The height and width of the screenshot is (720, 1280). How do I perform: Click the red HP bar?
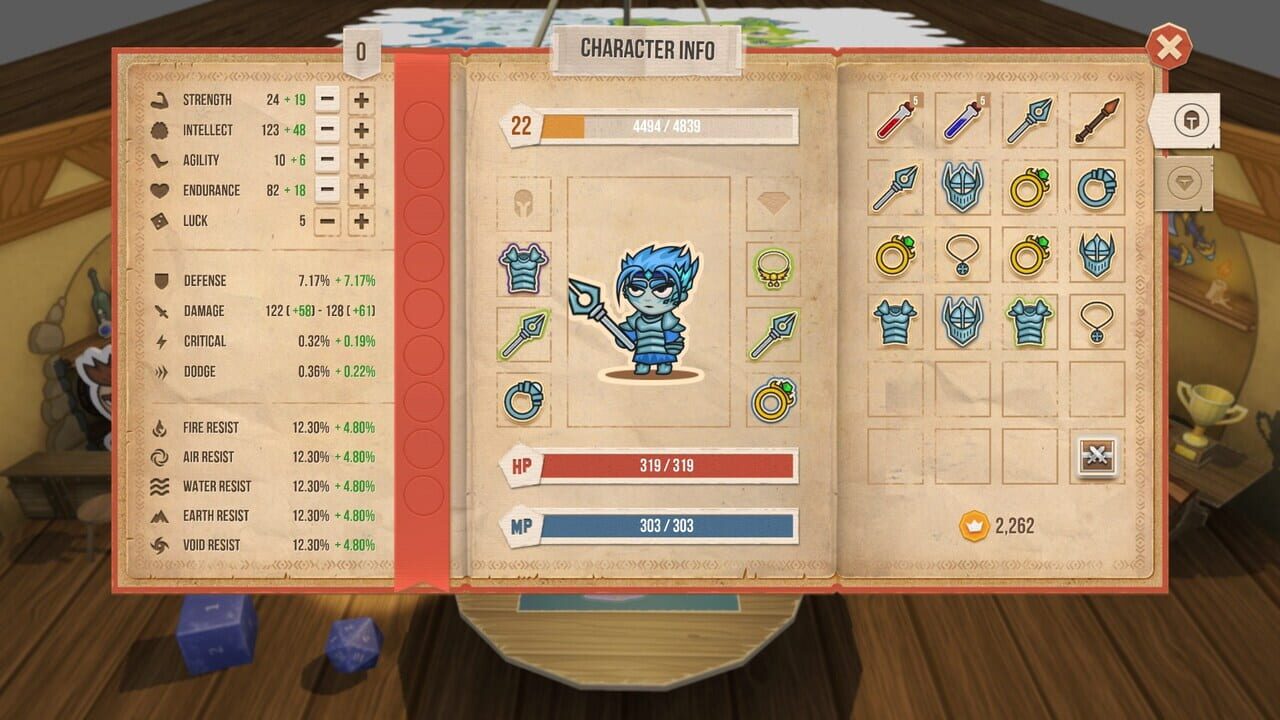(668, 463)
